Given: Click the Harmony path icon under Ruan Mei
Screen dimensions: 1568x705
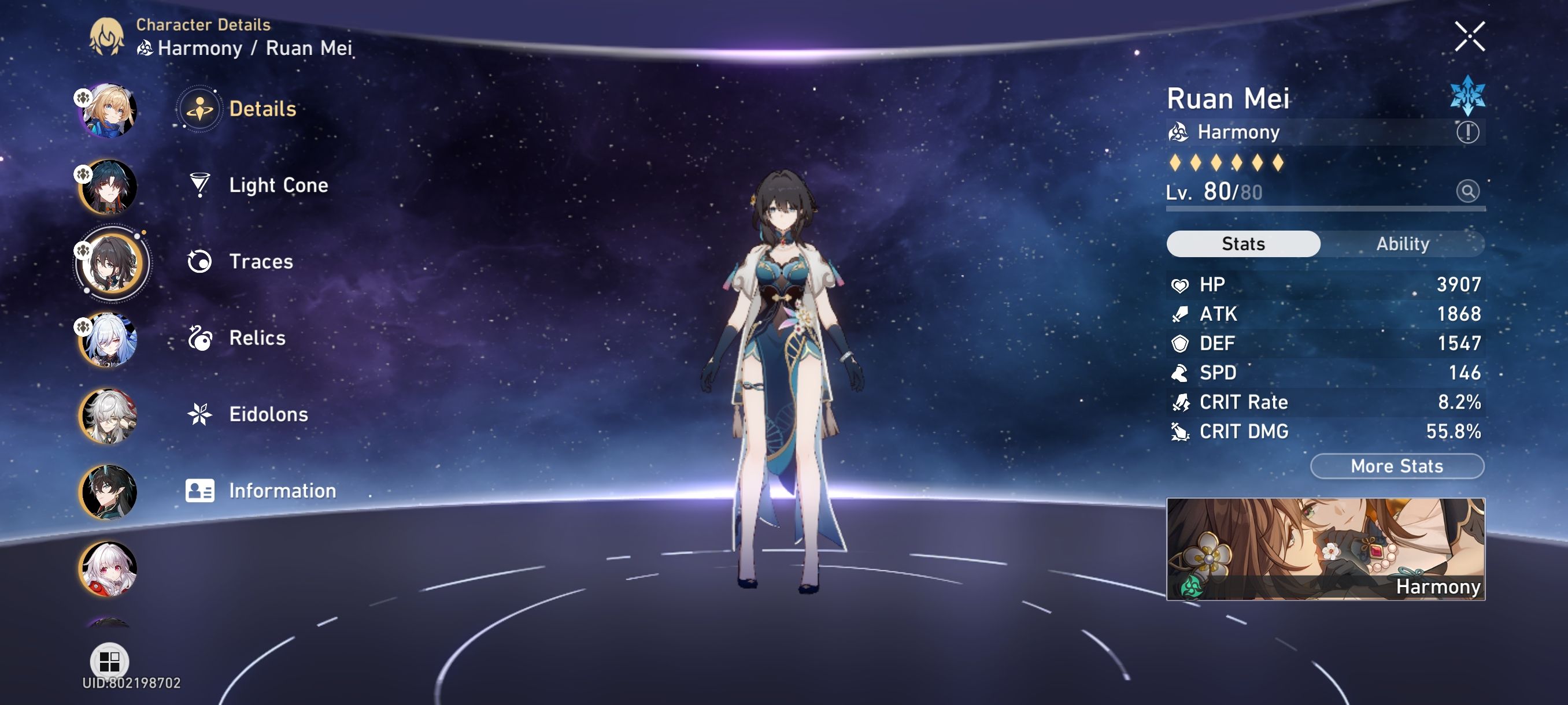Looking at the screenshot, I should (1179, 131).
